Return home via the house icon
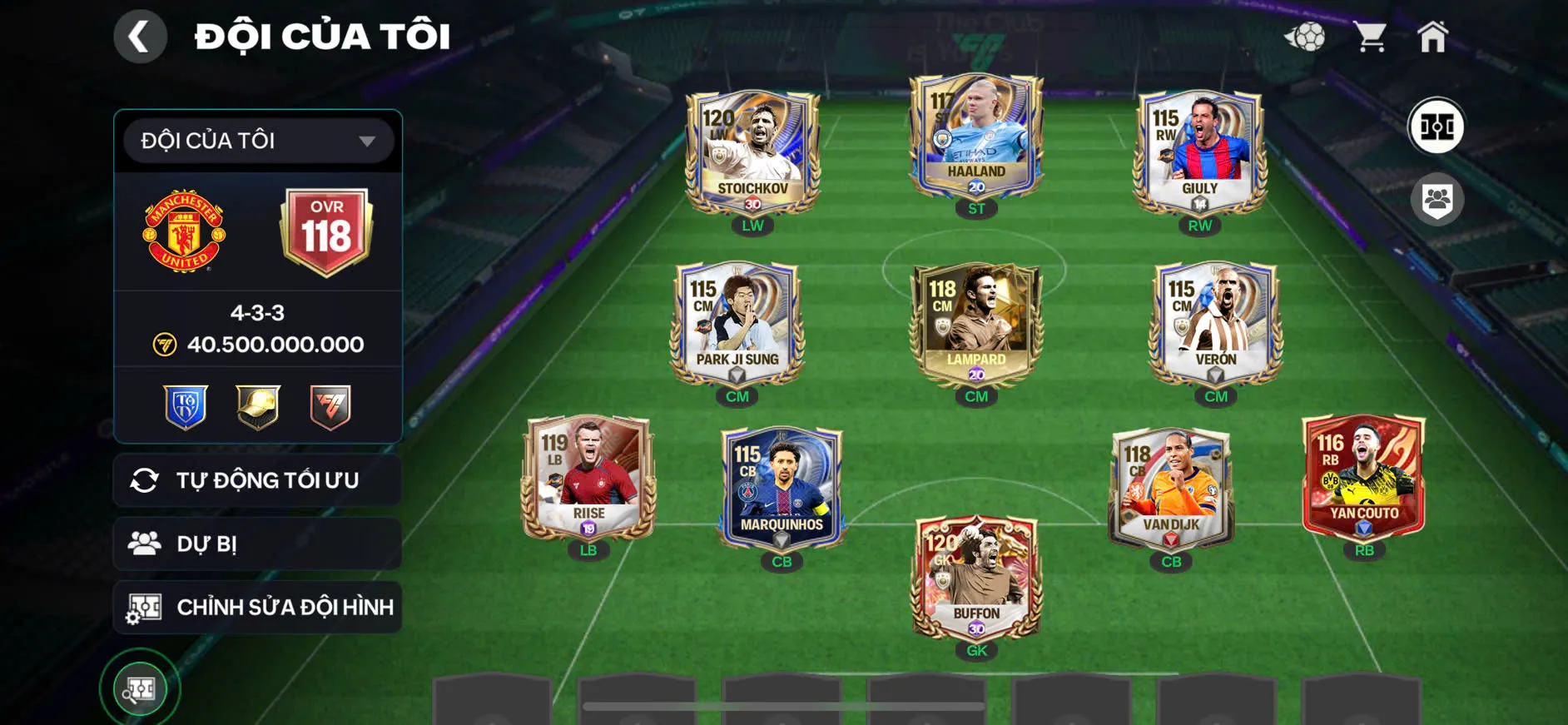The image size is (1568, 725). tap(1433, 35)
